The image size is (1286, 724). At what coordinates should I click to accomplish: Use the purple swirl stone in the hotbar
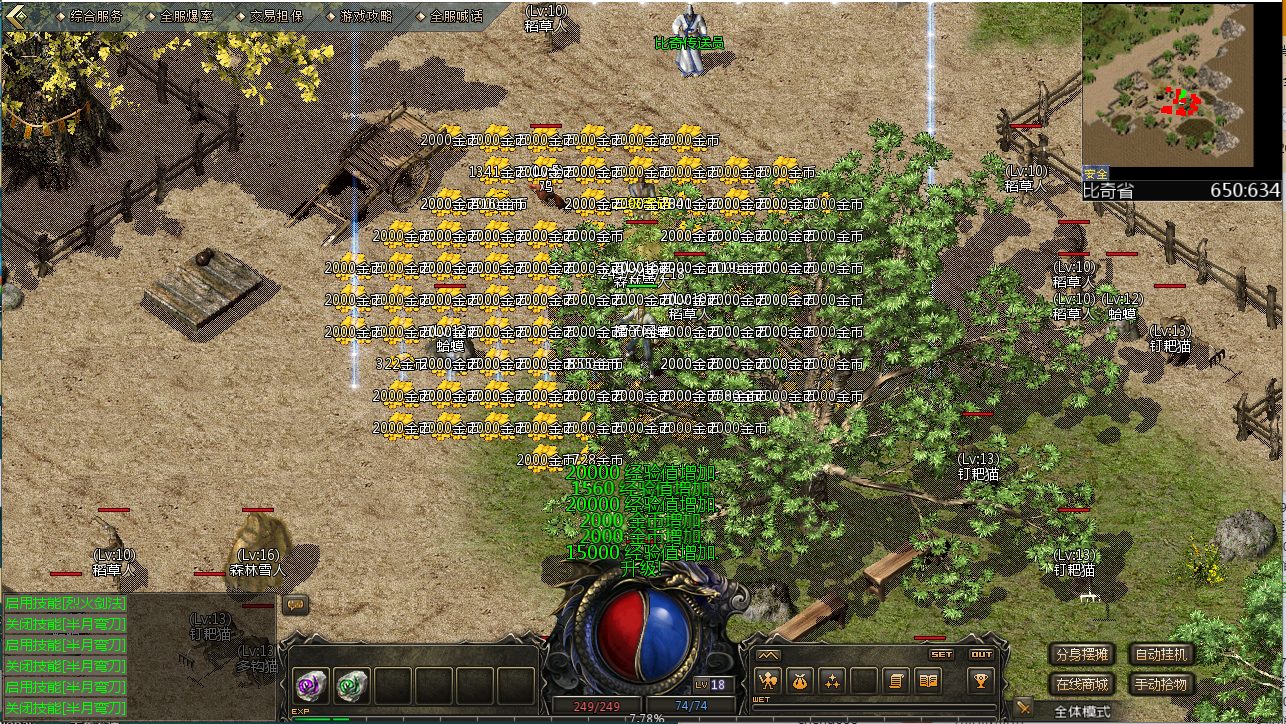tap(309, 684)
